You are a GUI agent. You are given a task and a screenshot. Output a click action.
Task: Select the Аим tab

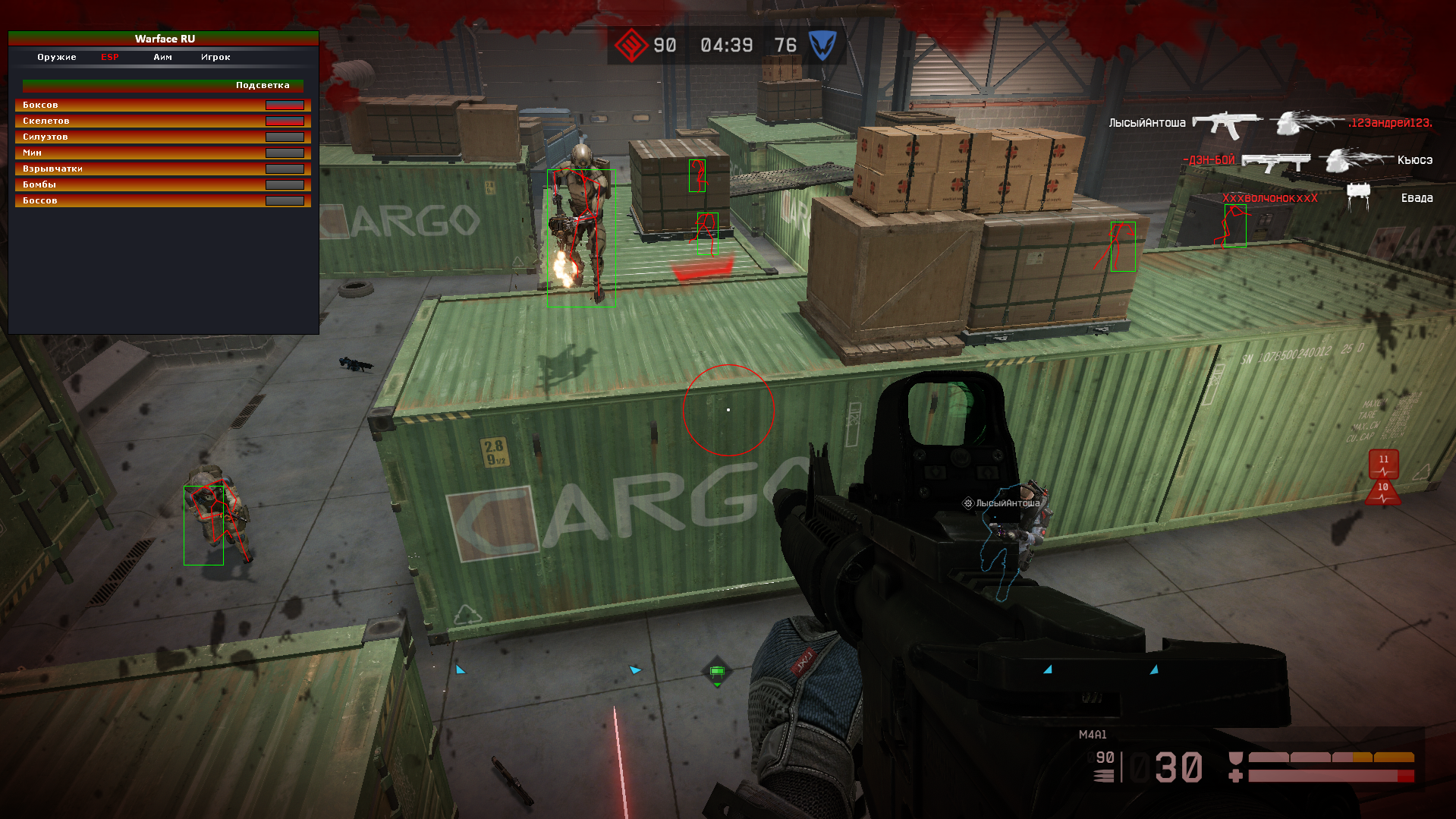pyautogui.click(x=162, y=57)
